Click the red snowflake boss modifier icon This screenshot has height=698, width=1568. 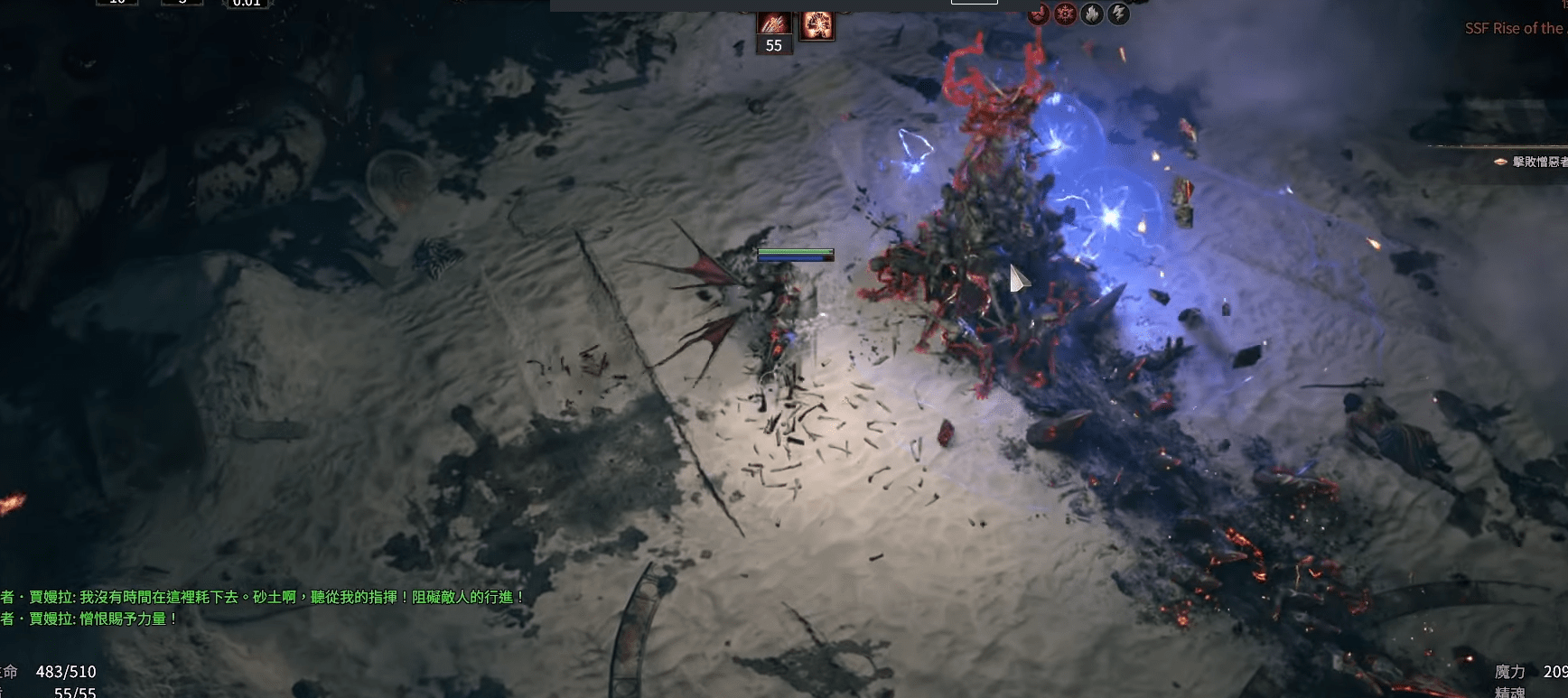(x=1065, y=14)
